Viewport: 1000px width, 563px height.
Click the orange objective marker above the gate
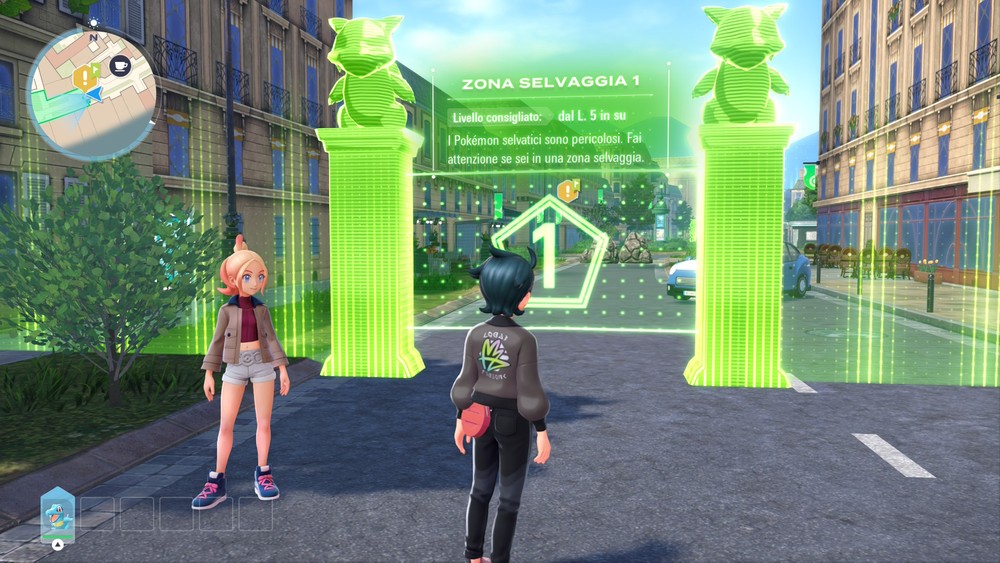(x=569, y=188)
